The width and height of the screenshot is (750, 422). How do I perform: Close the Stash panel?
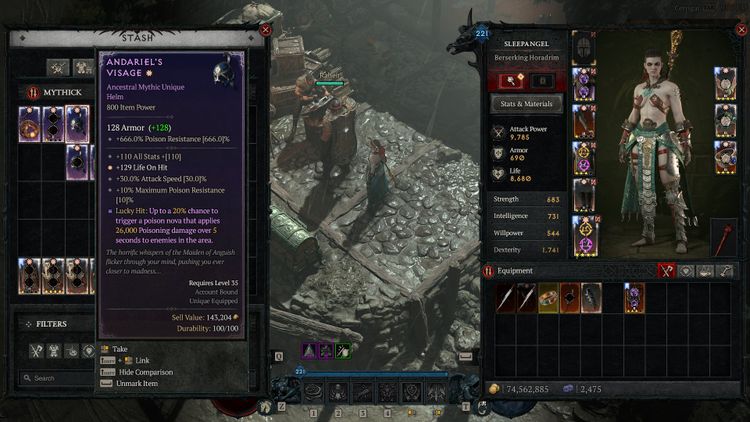265,30
